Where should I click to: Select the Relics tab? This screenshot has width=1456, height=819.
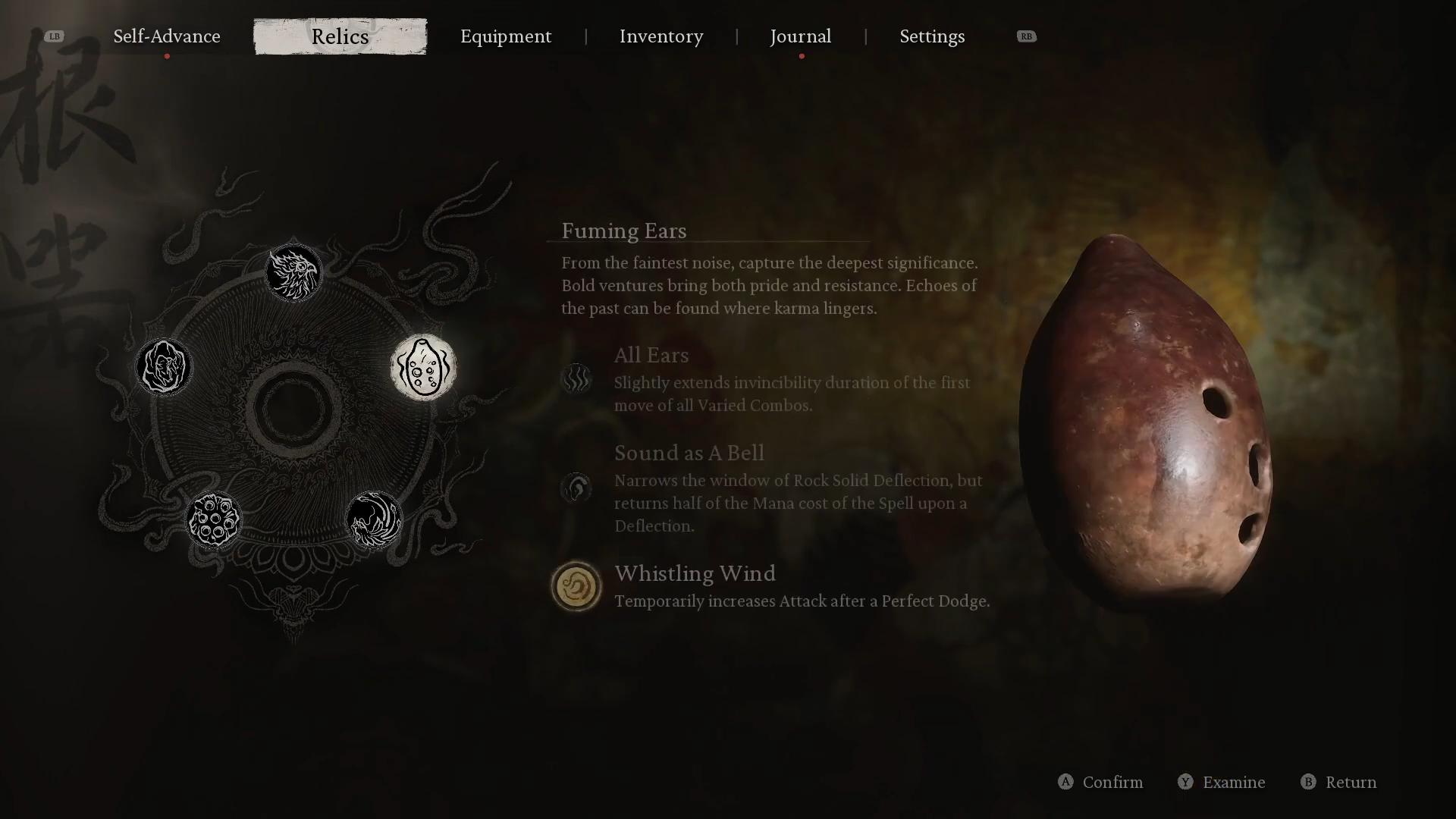click(x=340, y=36)
